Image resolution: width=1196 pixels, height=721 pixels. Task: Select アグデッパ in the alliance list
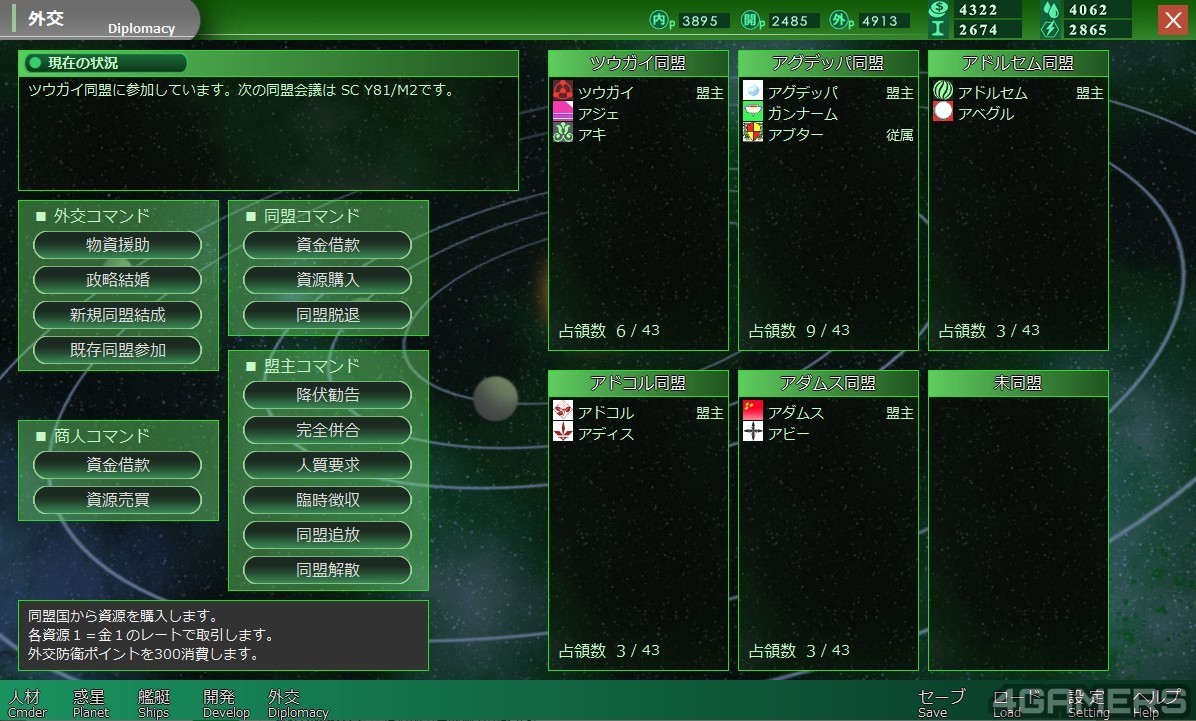pyautogui.click(x=802, y=93)
